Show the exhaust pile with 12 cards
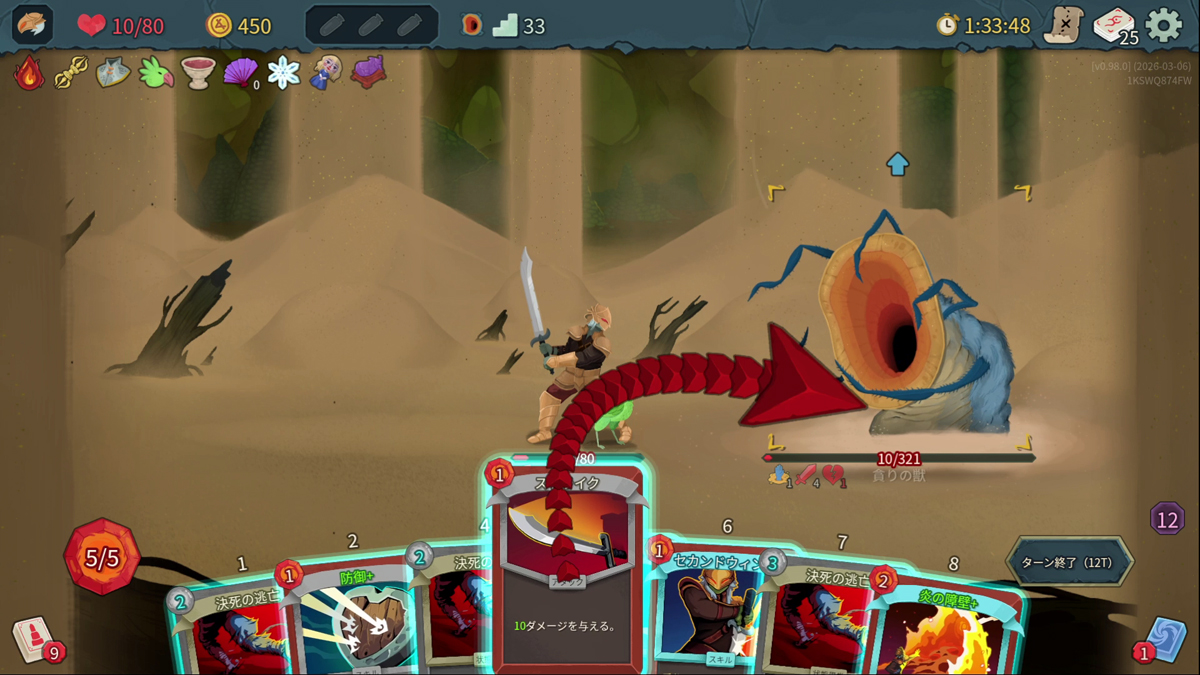1200x675 pixels. (1167, 519)
